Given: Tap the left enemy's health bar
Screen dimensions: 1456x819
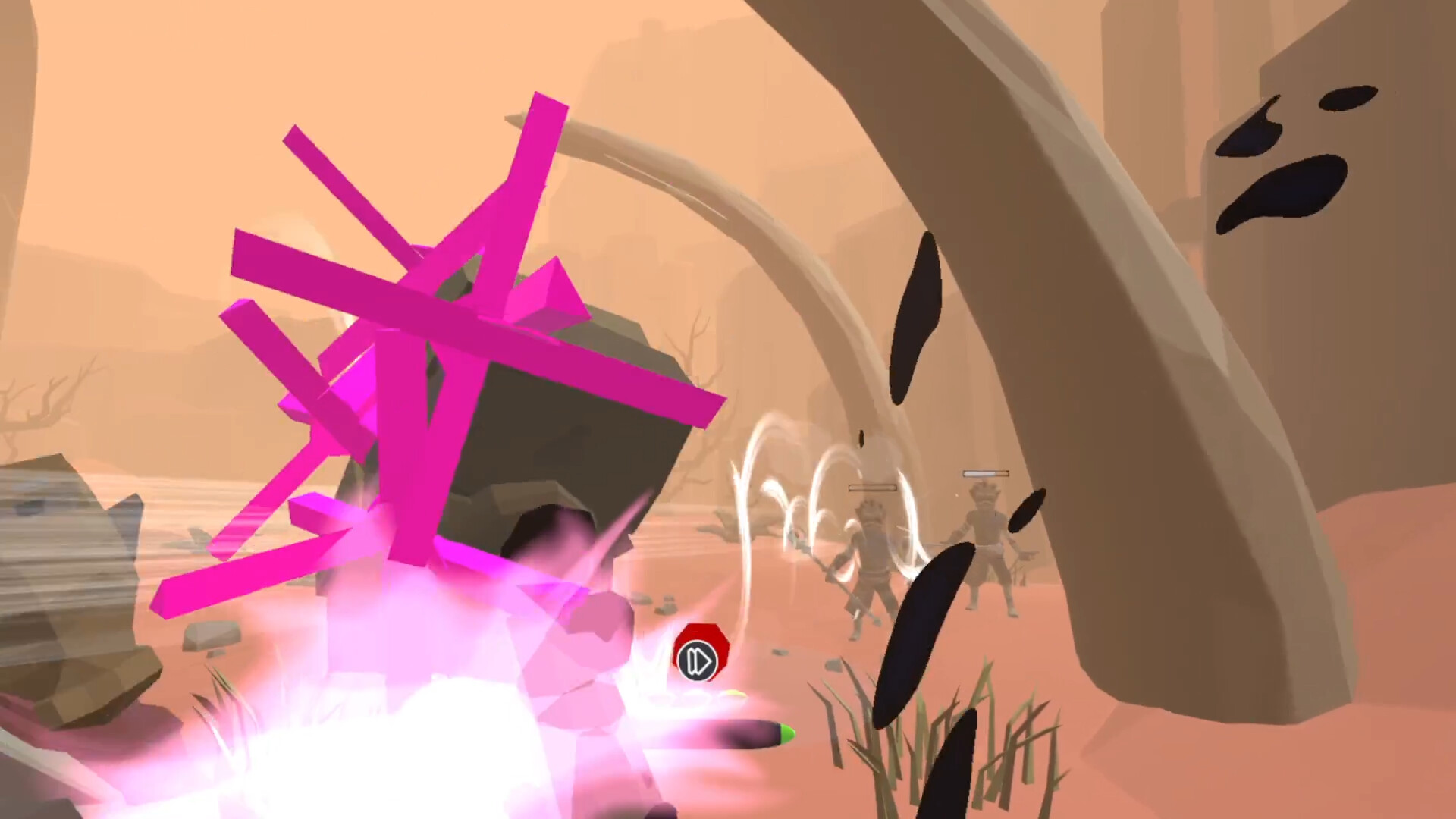Looking at the screenshot, I should tap(872, 488).
